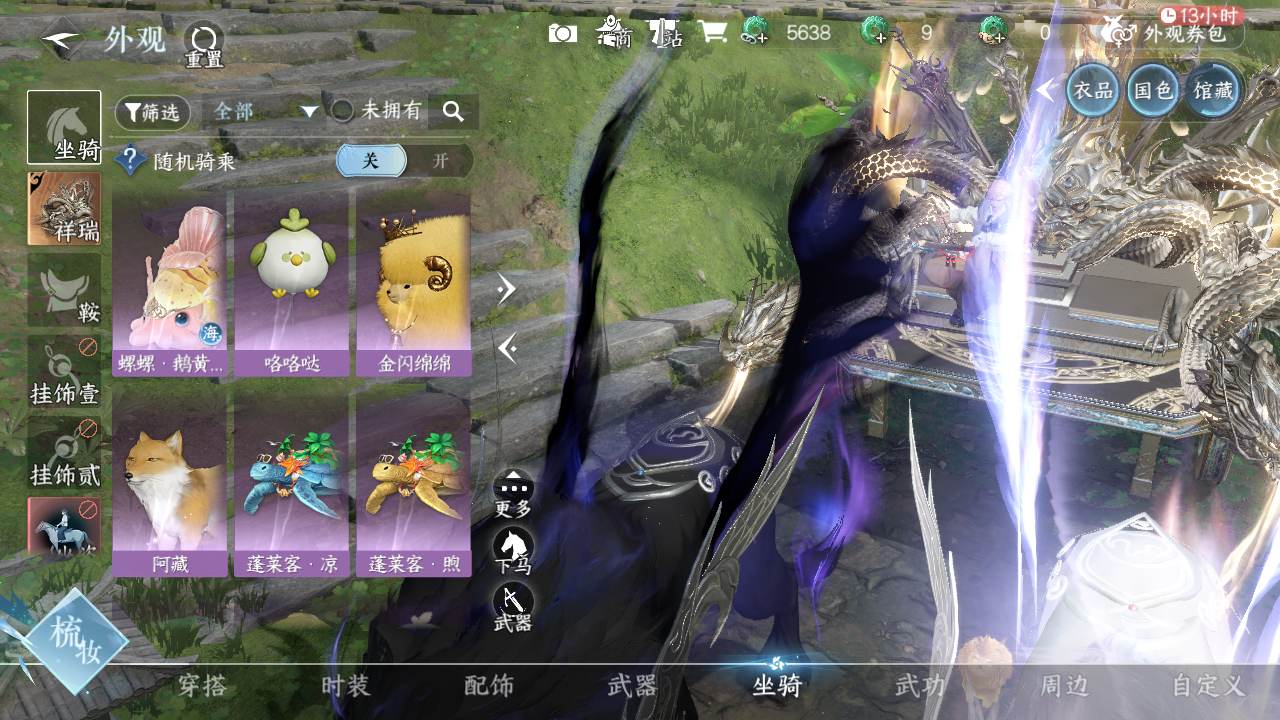Open the magnifier search button
This screenshot has height=720, width=1280.
pos(453,112)
